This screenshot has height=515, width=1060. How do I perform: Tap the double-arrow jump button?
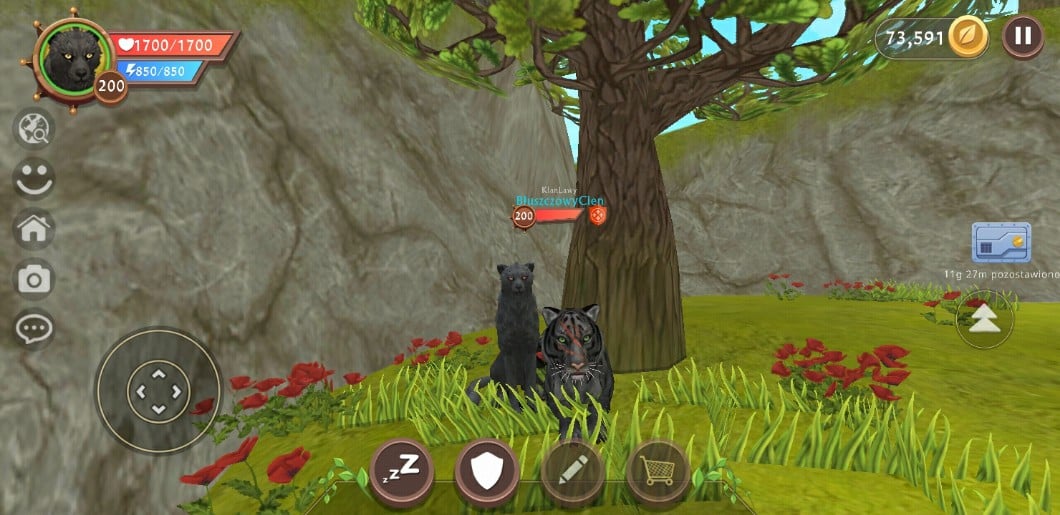[985, 318]
